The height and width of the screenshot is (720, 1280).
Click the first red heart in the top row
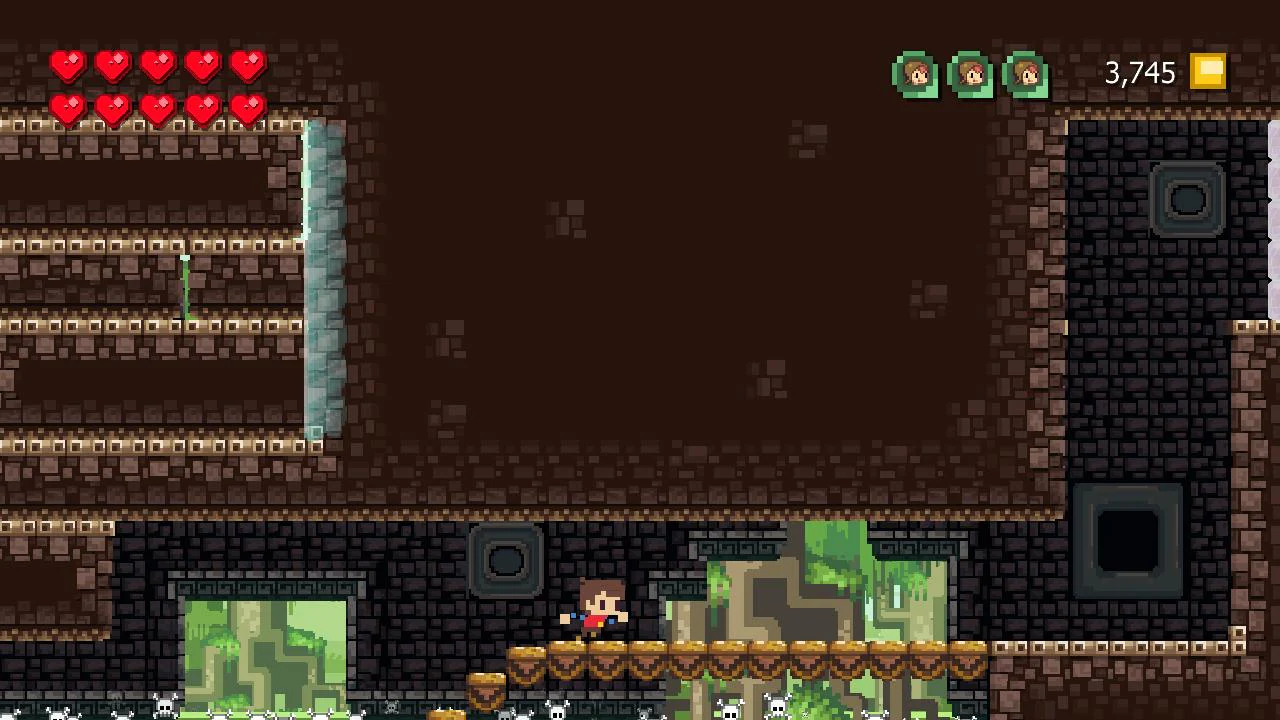point(69,67)
